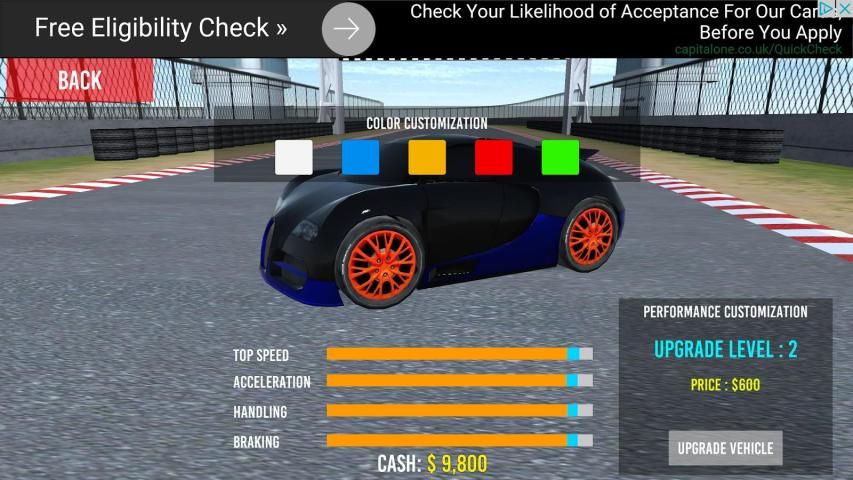853x480 pixels.
Task: Pick the orange color swatch
Action: click(427, 158)
